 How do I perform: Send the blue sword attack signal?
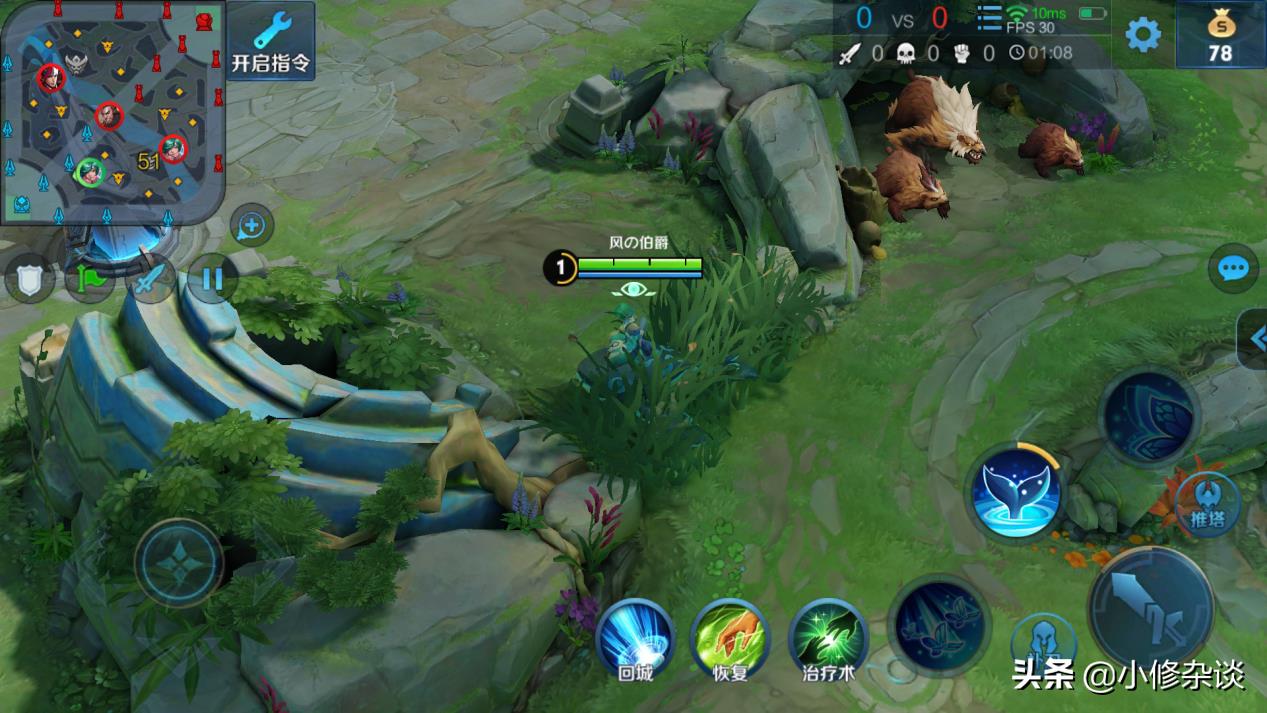tap(150, 279)
